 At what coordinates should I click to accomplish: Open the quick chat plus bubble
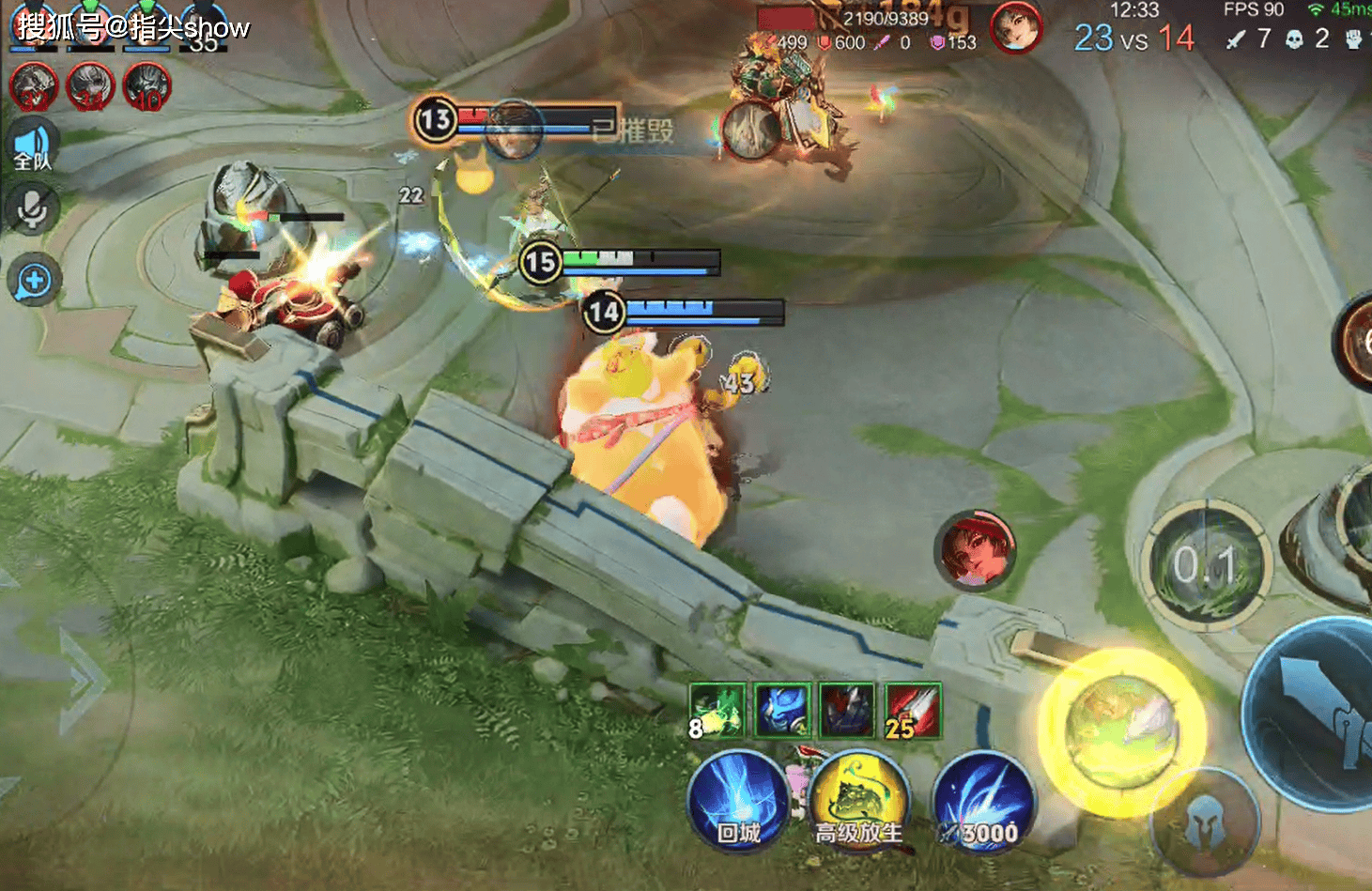tap(34, 281)
